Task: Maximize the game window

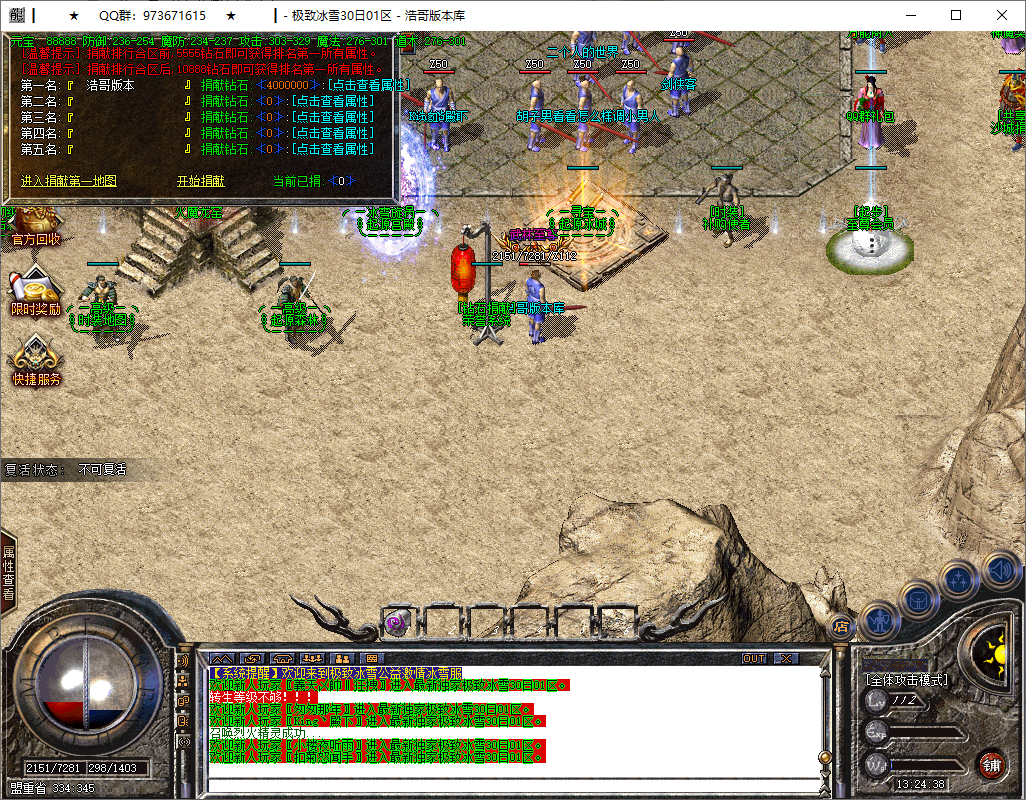Action: [956, 15]
